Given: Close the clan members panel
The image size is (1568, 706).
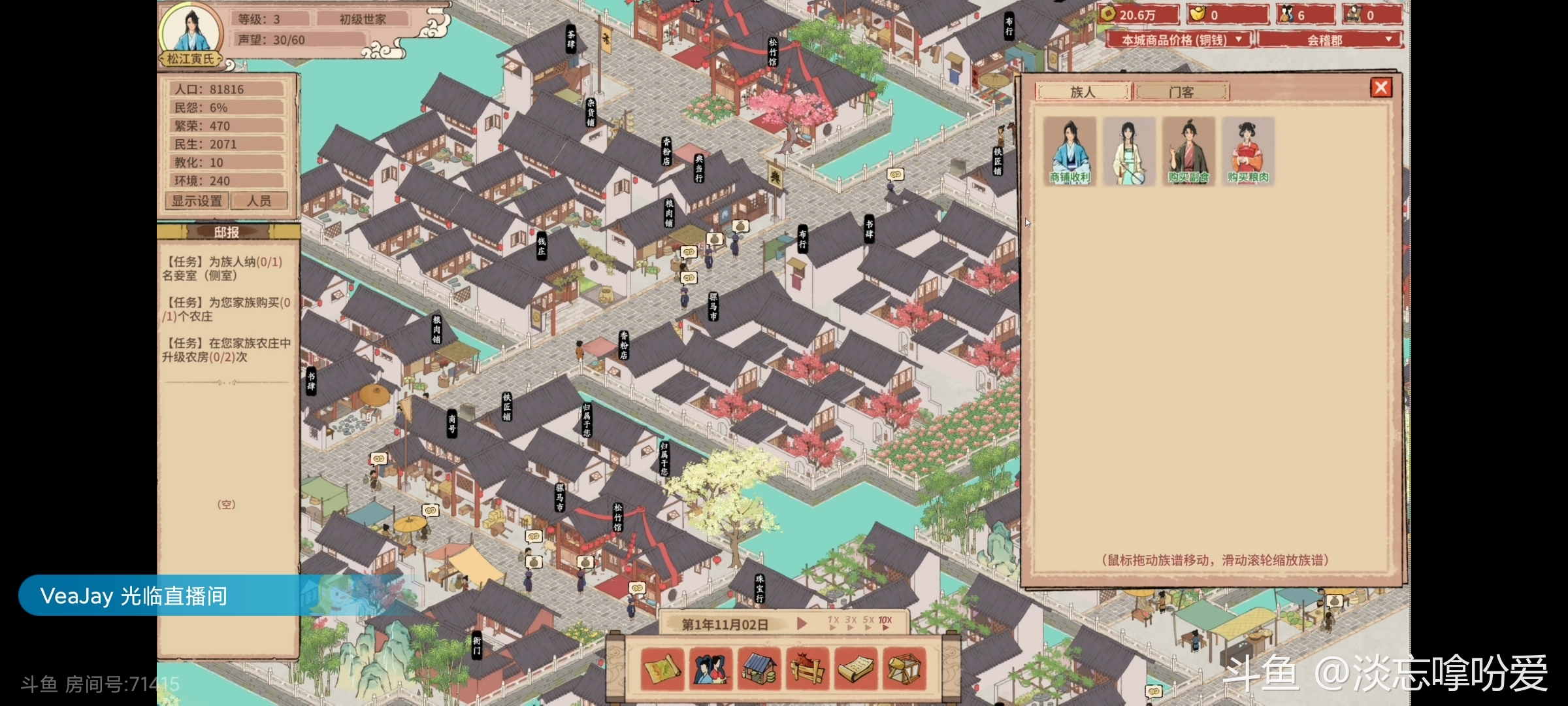Looking at the screenshot, I should (x=1380, y=88).
